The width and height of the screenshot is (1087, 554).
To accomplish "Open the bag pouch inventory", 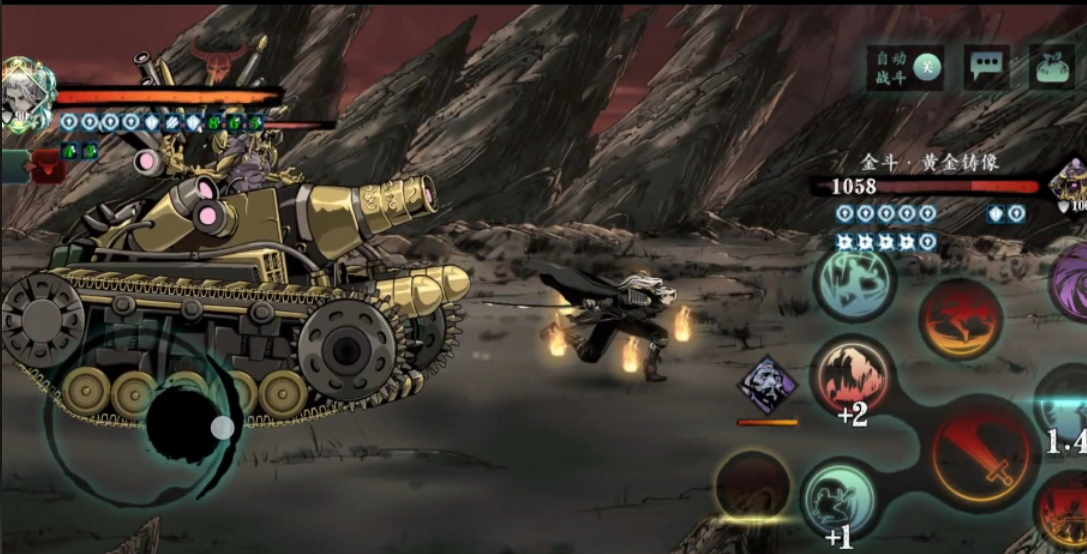I will point(1051,67).
